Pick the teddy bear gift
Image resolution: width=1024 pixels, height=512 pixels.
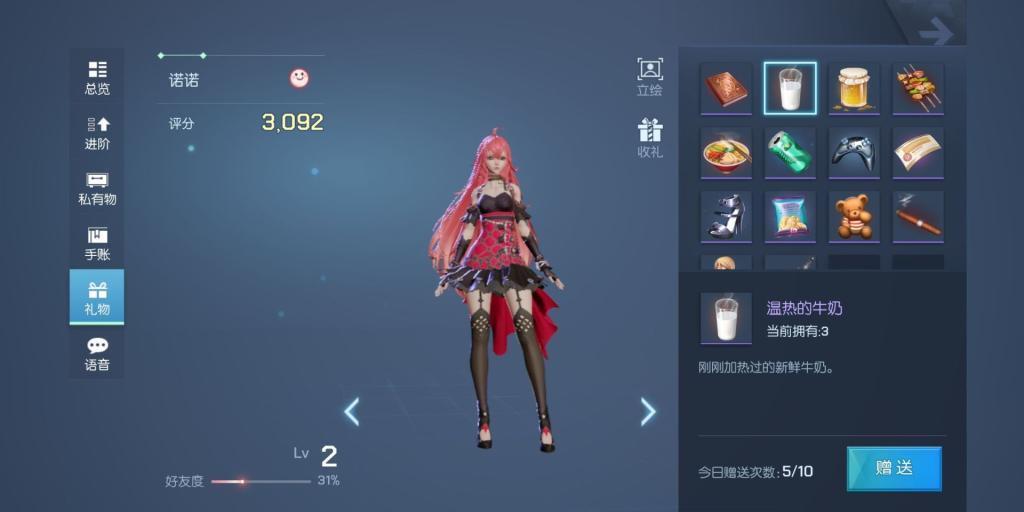(854, 217)
